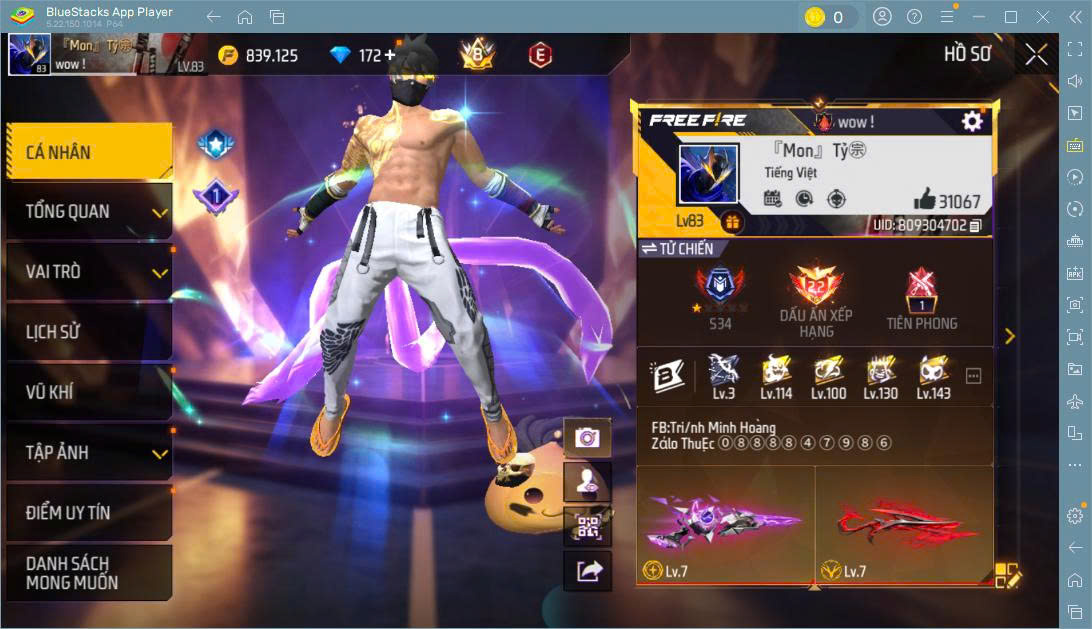Click BlueStacks home button in title bar

tap(245, 17)
